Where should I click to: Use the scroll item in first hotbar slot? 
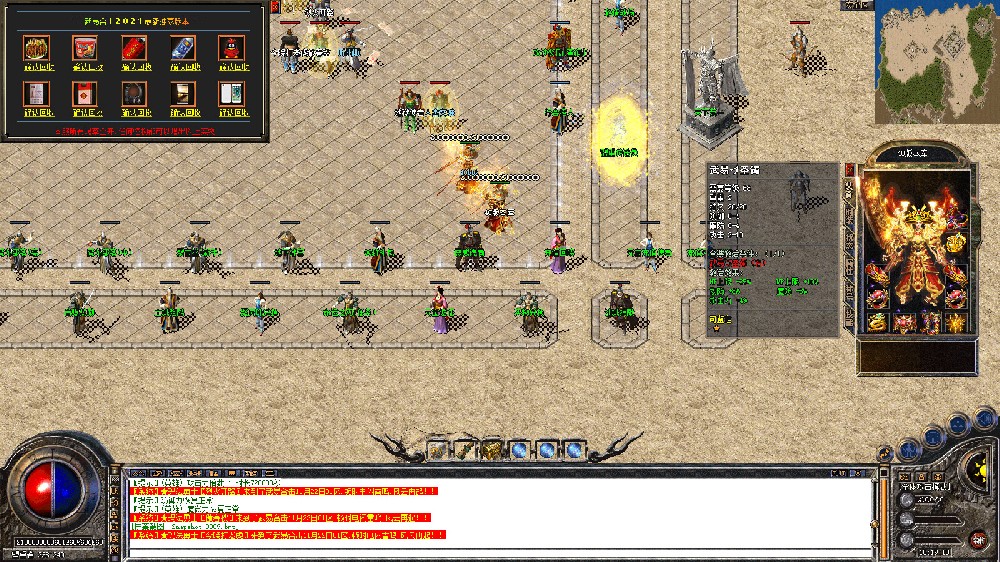pos(439,450)
